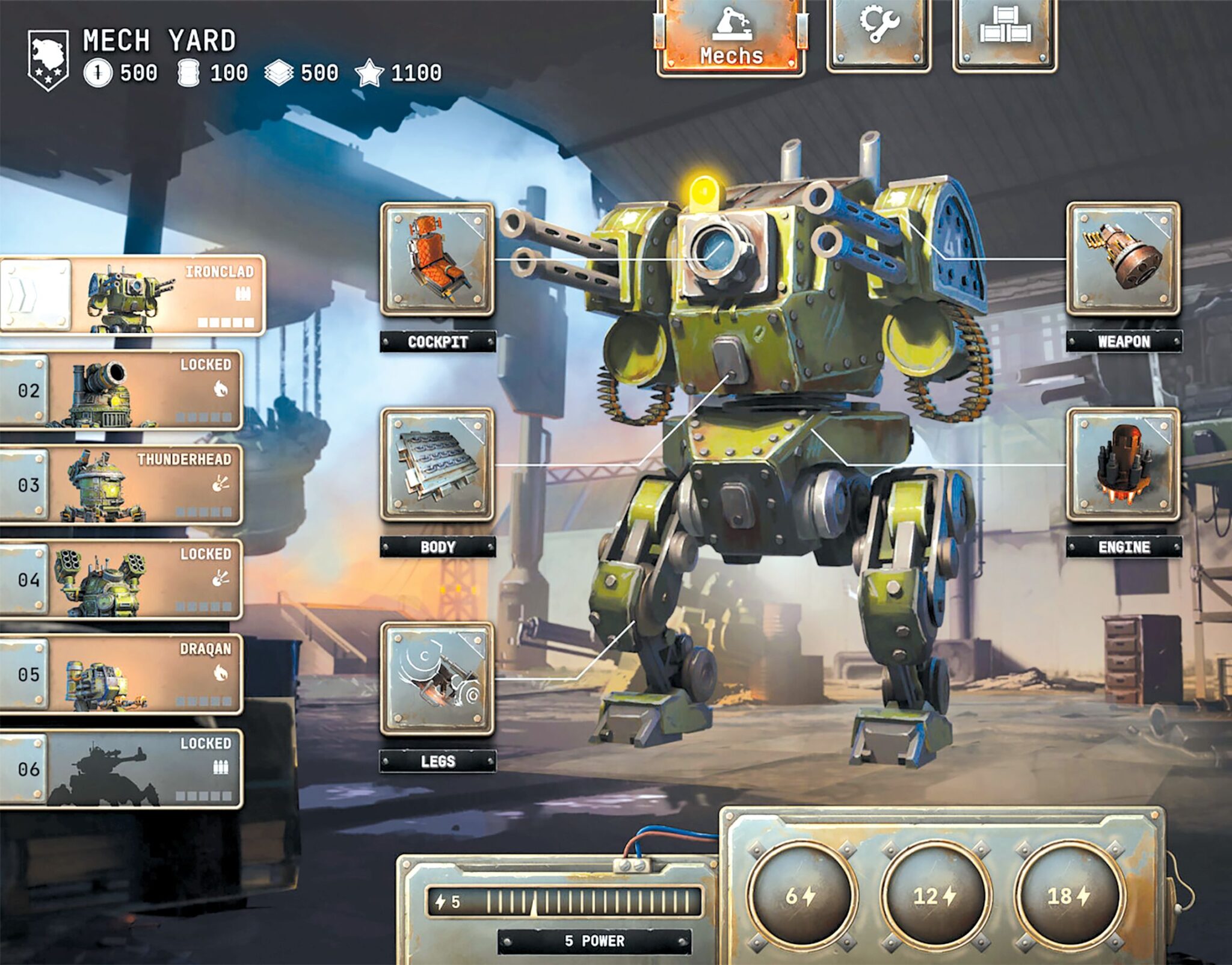Choose the locked mech in slot 02
Screen dimensions: 1232x965
[x=122, y=390]
